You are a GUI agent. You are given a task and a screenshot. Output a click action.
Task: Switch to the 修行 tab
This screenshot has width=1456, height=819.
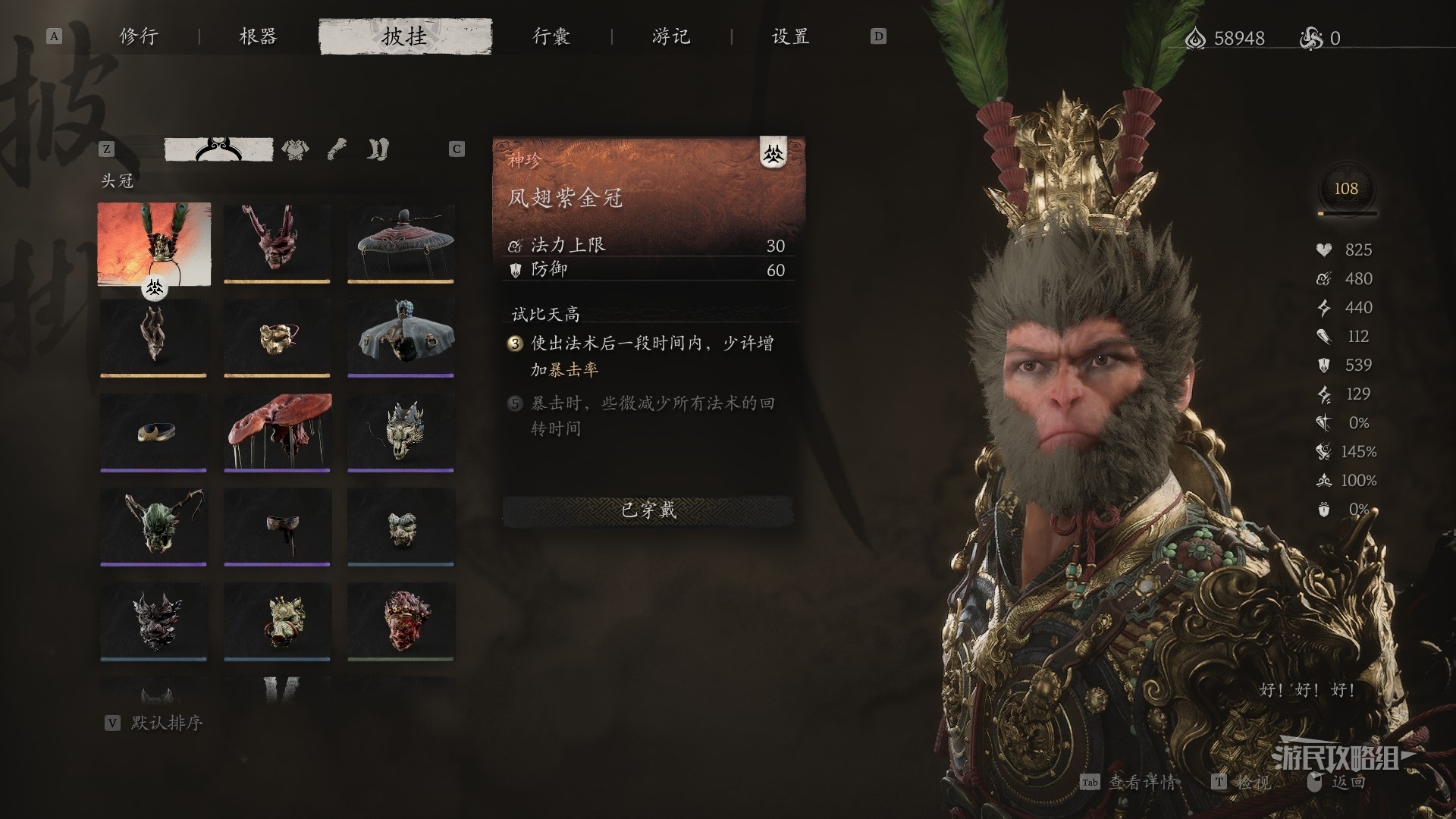point(139,36)
